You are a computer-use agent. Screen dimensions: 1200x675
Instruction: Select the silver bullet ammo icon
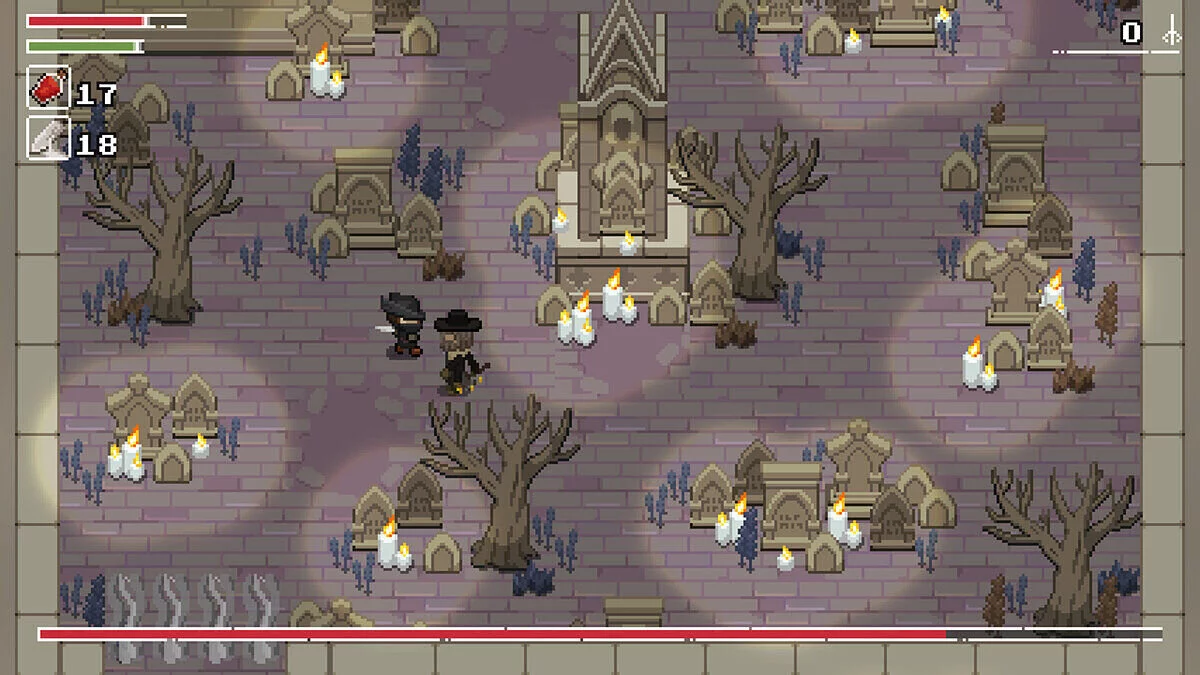pyautogui.click(x=48, y=139)
